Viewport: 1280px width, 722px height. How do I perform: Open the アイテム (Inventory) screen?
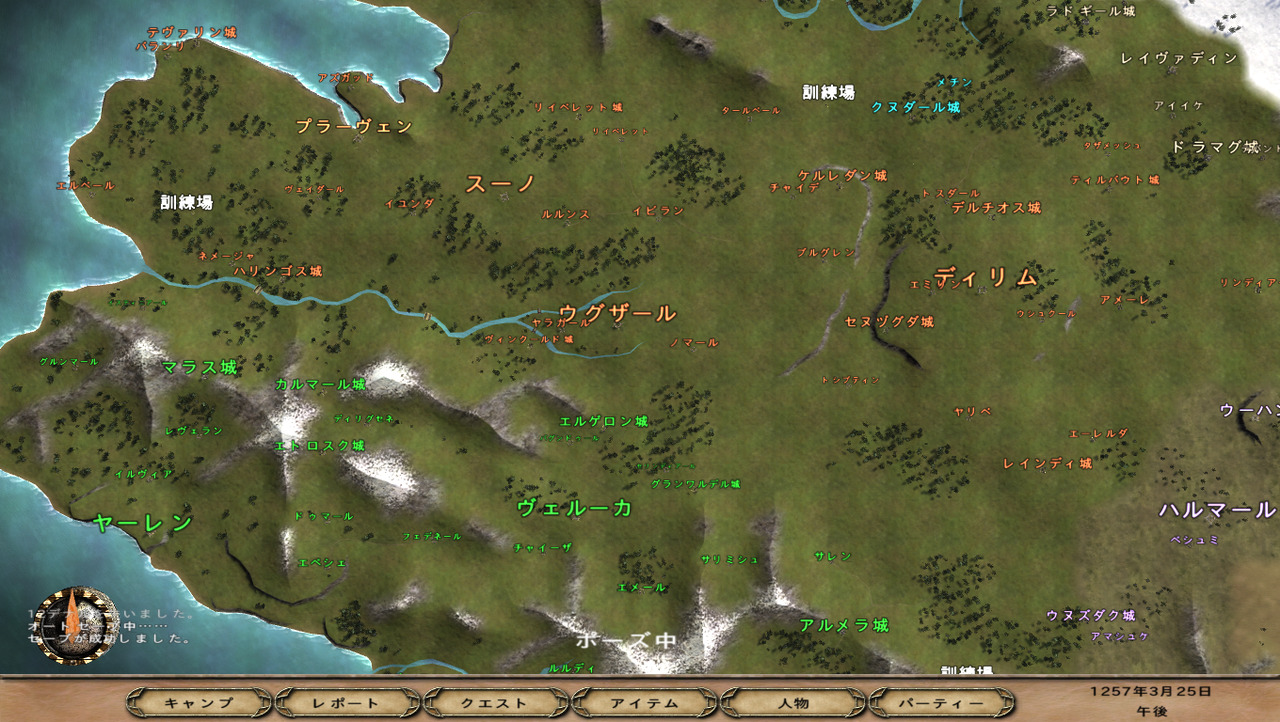pos(644,703)
